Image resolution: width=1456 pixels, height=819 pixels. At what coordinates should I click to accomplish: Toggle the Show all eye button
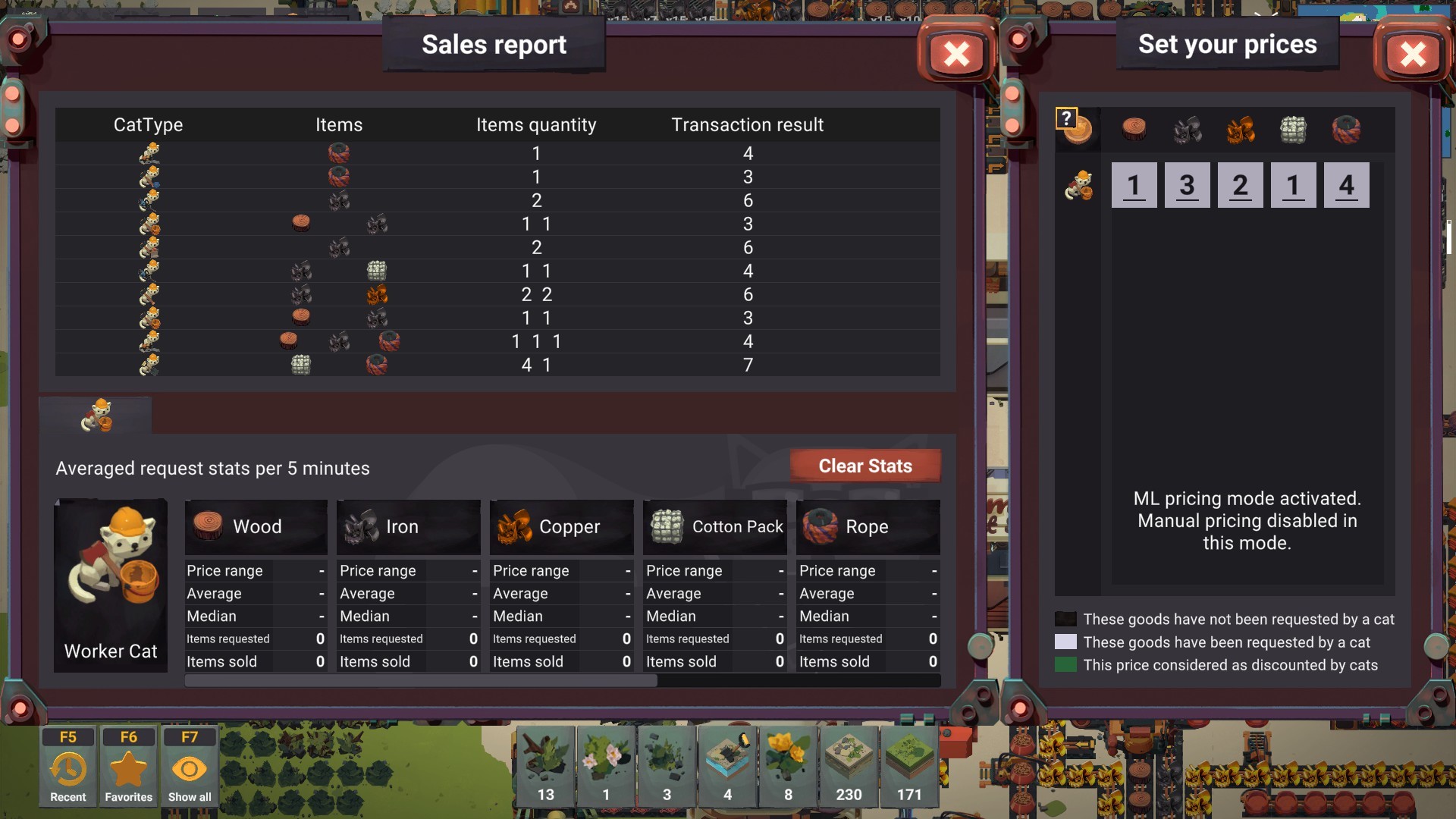[x=190, y=766]
